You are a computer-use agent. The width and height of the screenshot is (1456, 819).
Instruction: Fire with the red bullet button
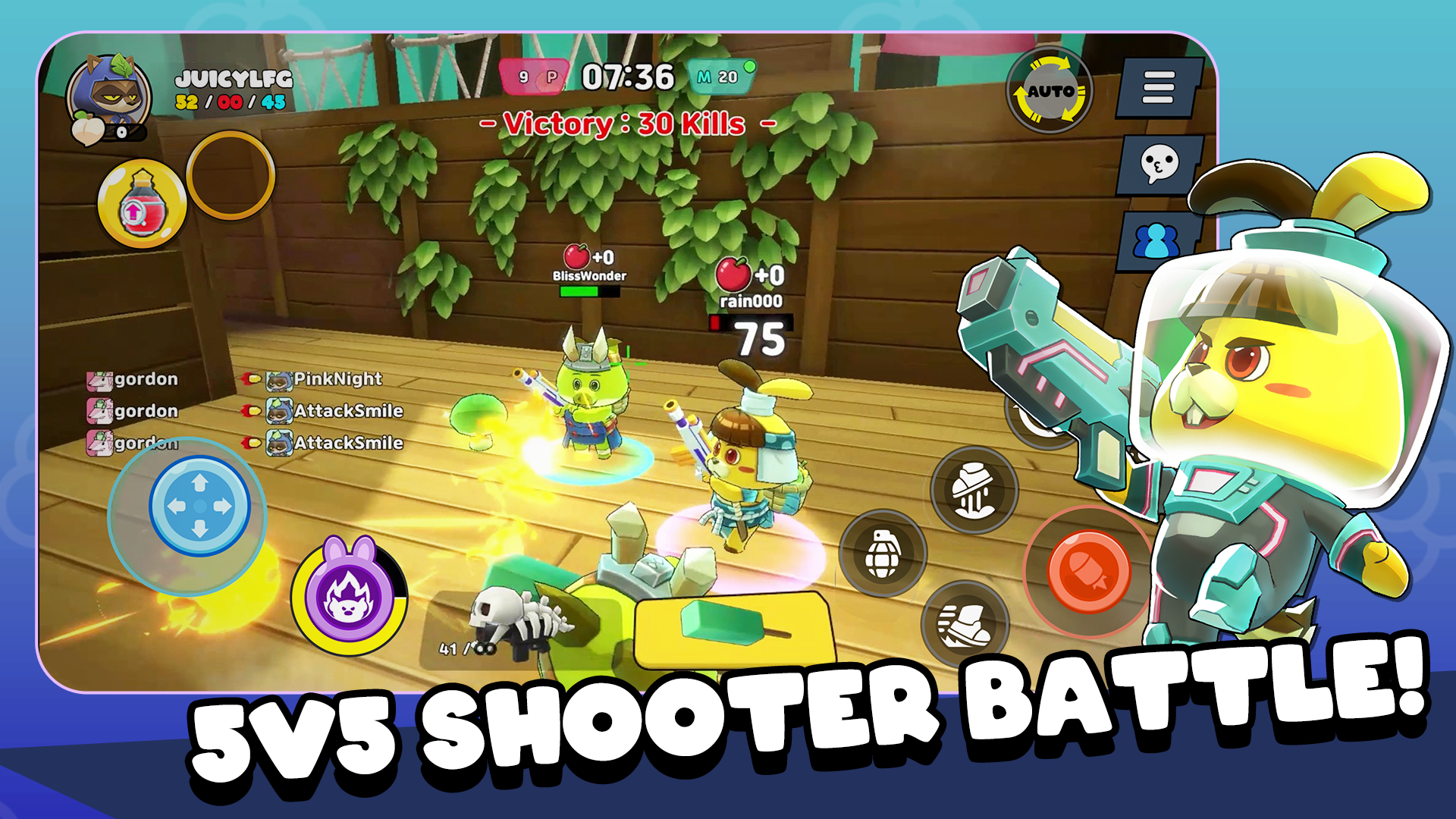coord(1088,570)
